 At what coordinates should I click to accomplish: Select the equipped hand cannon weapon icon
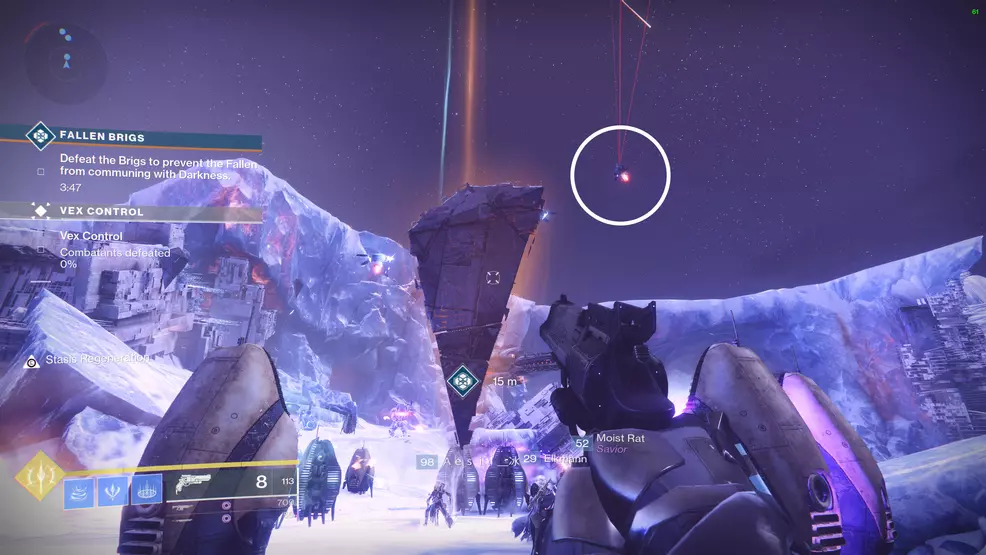191,485
